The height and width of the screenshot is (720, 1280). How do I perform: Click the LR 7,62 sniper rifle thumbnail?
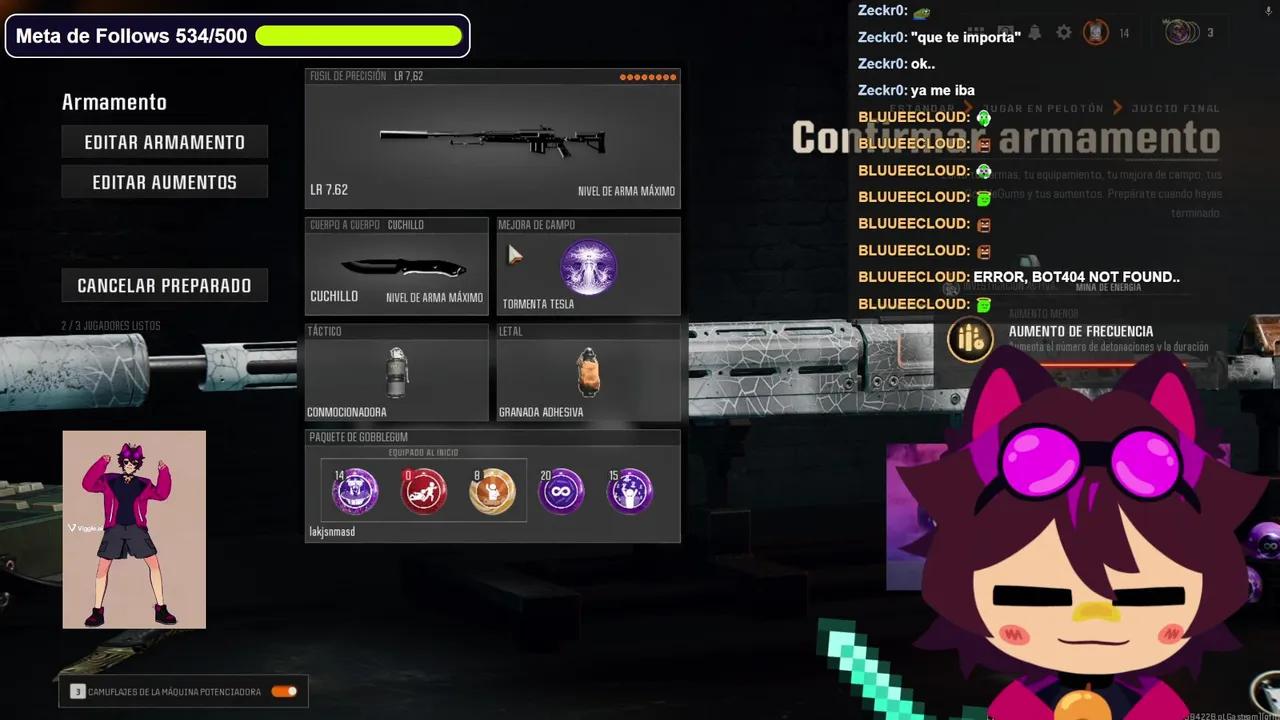492,135
